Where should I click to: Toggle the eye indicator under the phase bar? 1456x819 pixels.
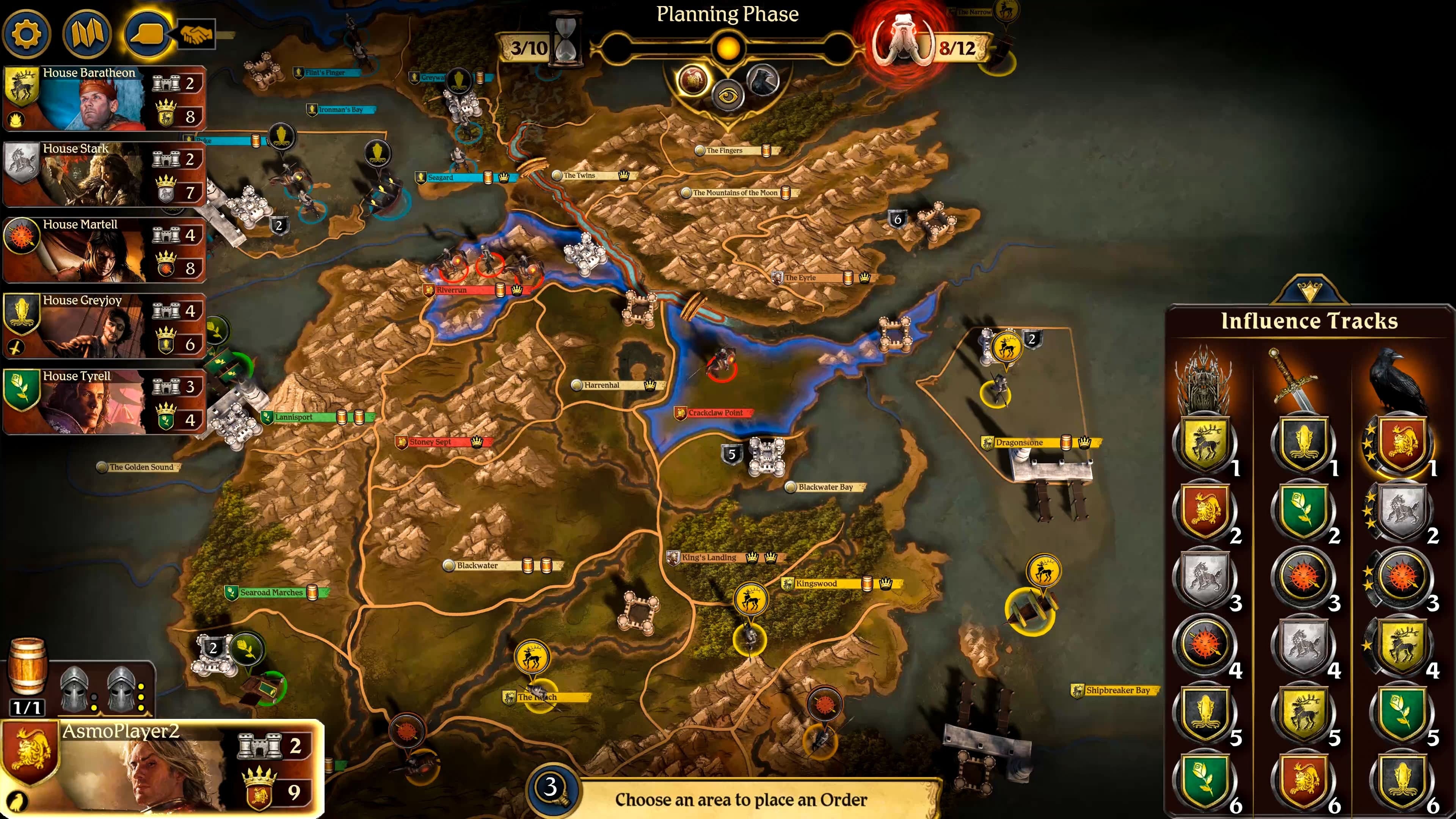(x=729, y=96)
